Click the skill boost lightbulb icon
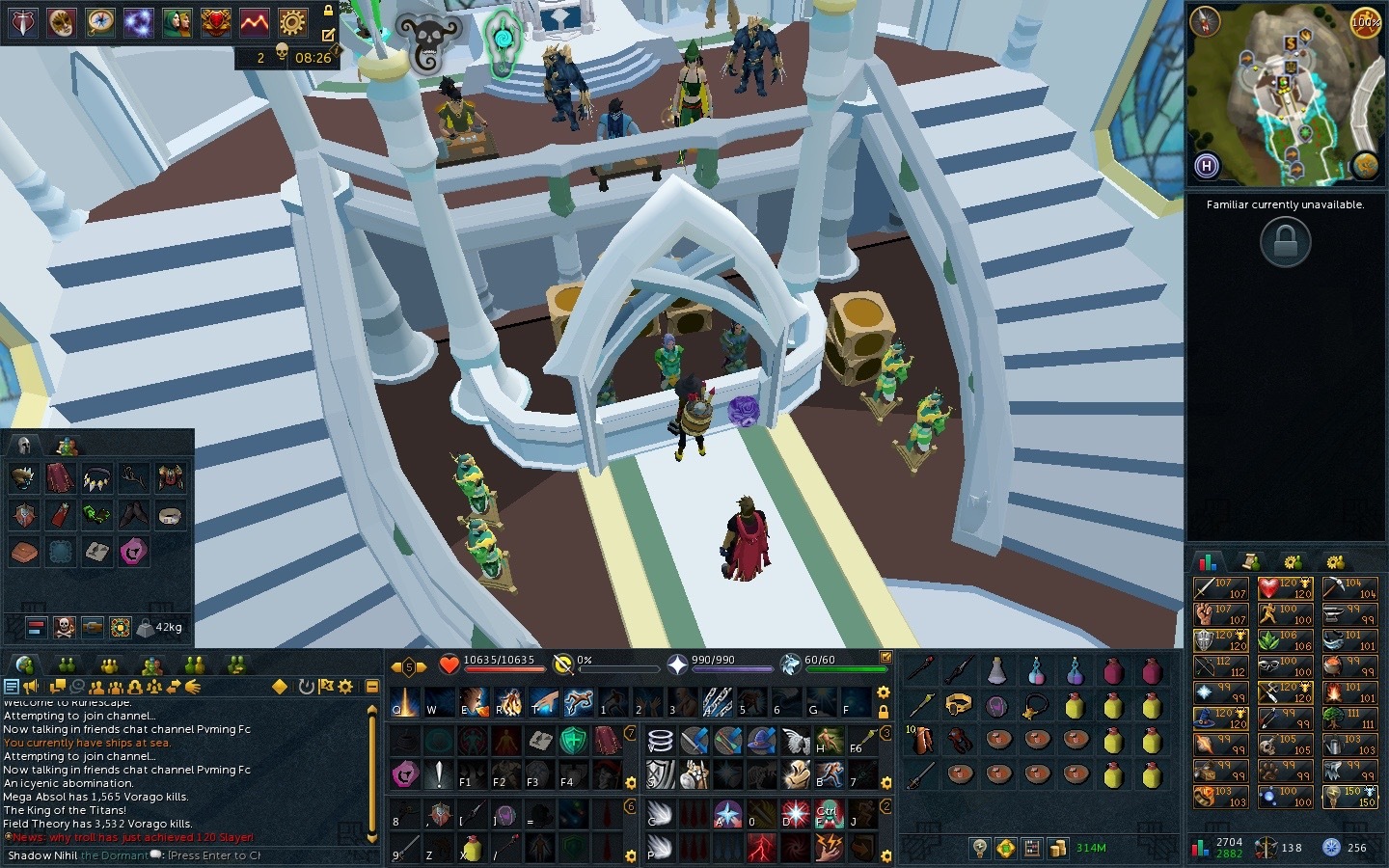This screenshot has width=1389, height=868. (x=981, y=848)
